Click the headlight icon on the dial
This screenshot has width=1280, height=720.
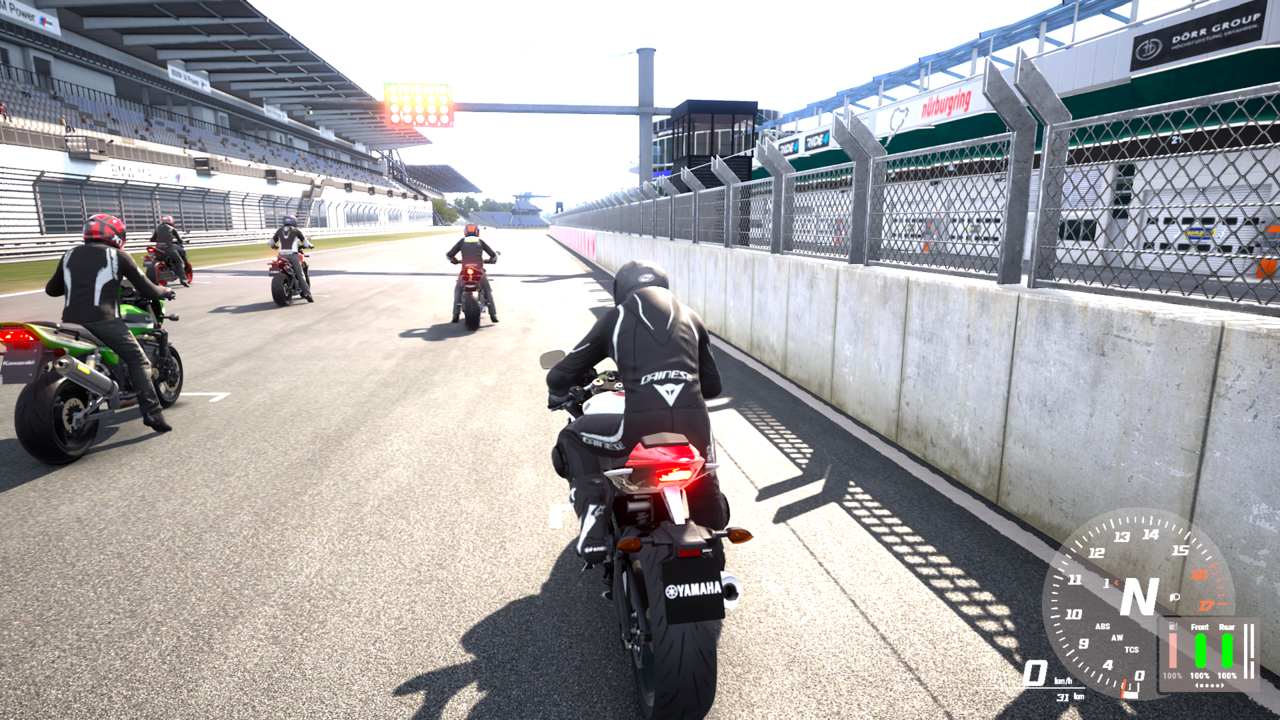click(1175, 597)
